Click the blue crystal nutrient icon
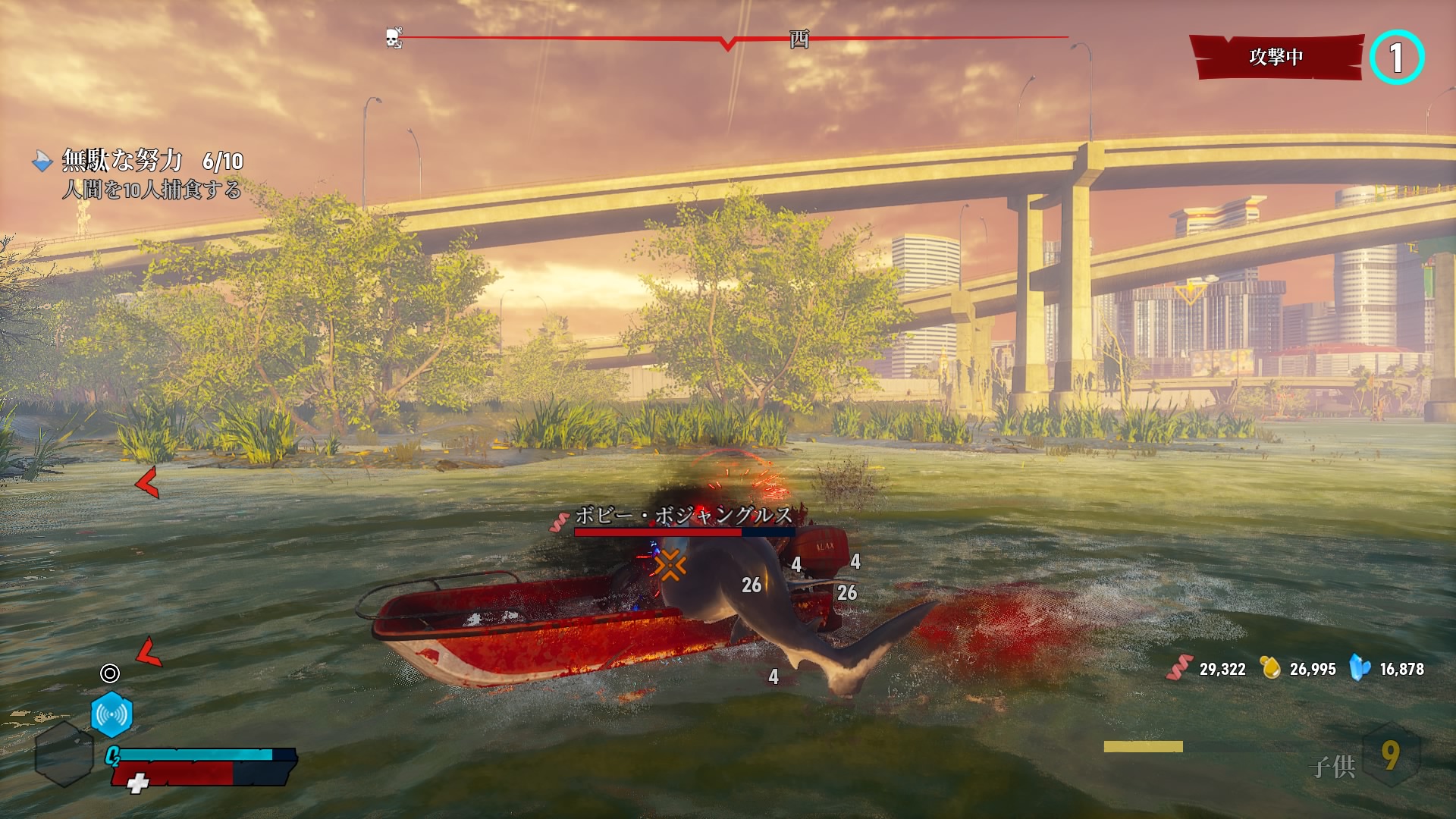 coord(1360,668)
